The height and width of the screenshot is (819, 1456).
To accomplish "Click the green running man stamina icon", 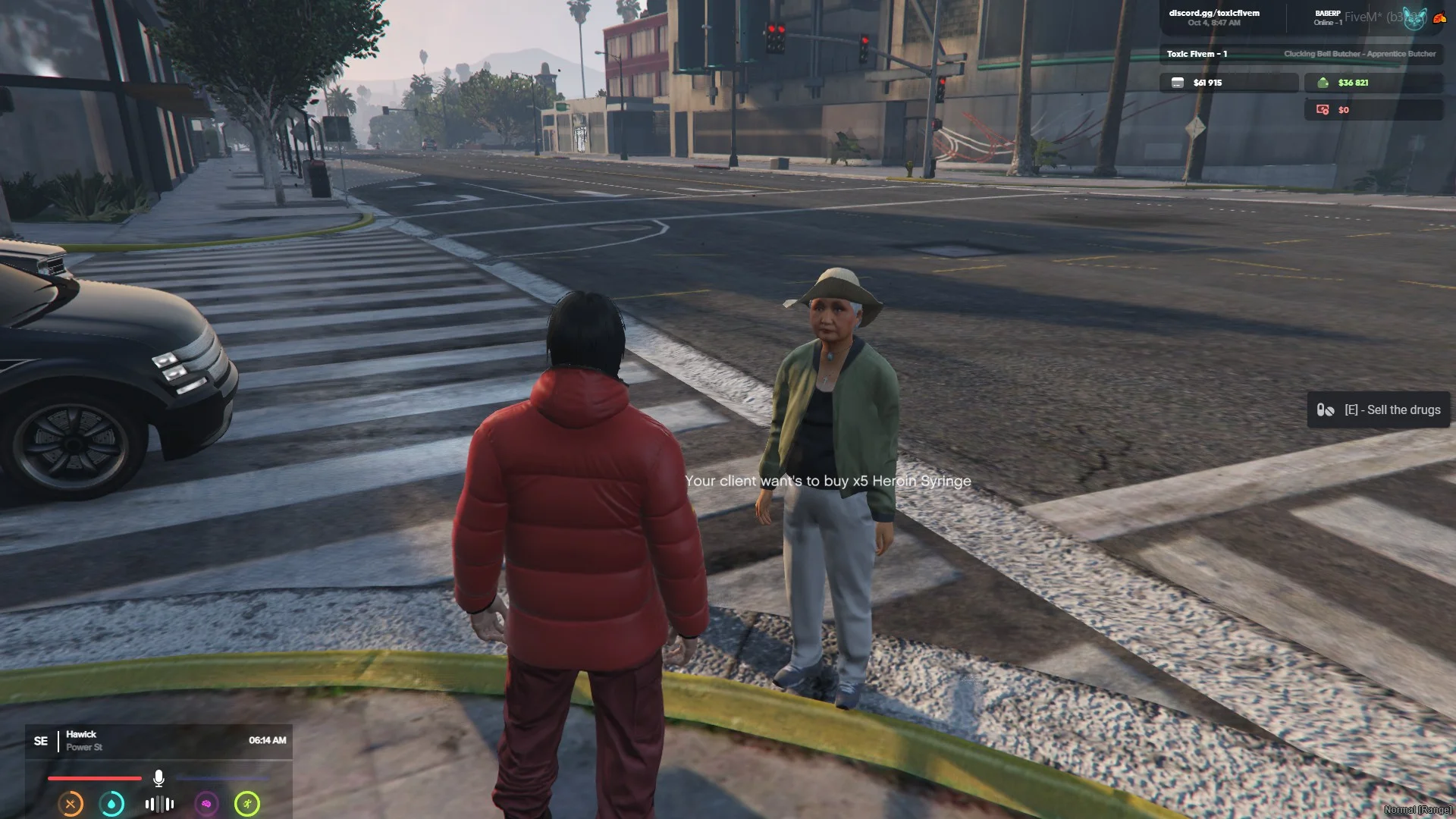I will tap(247, 804).
